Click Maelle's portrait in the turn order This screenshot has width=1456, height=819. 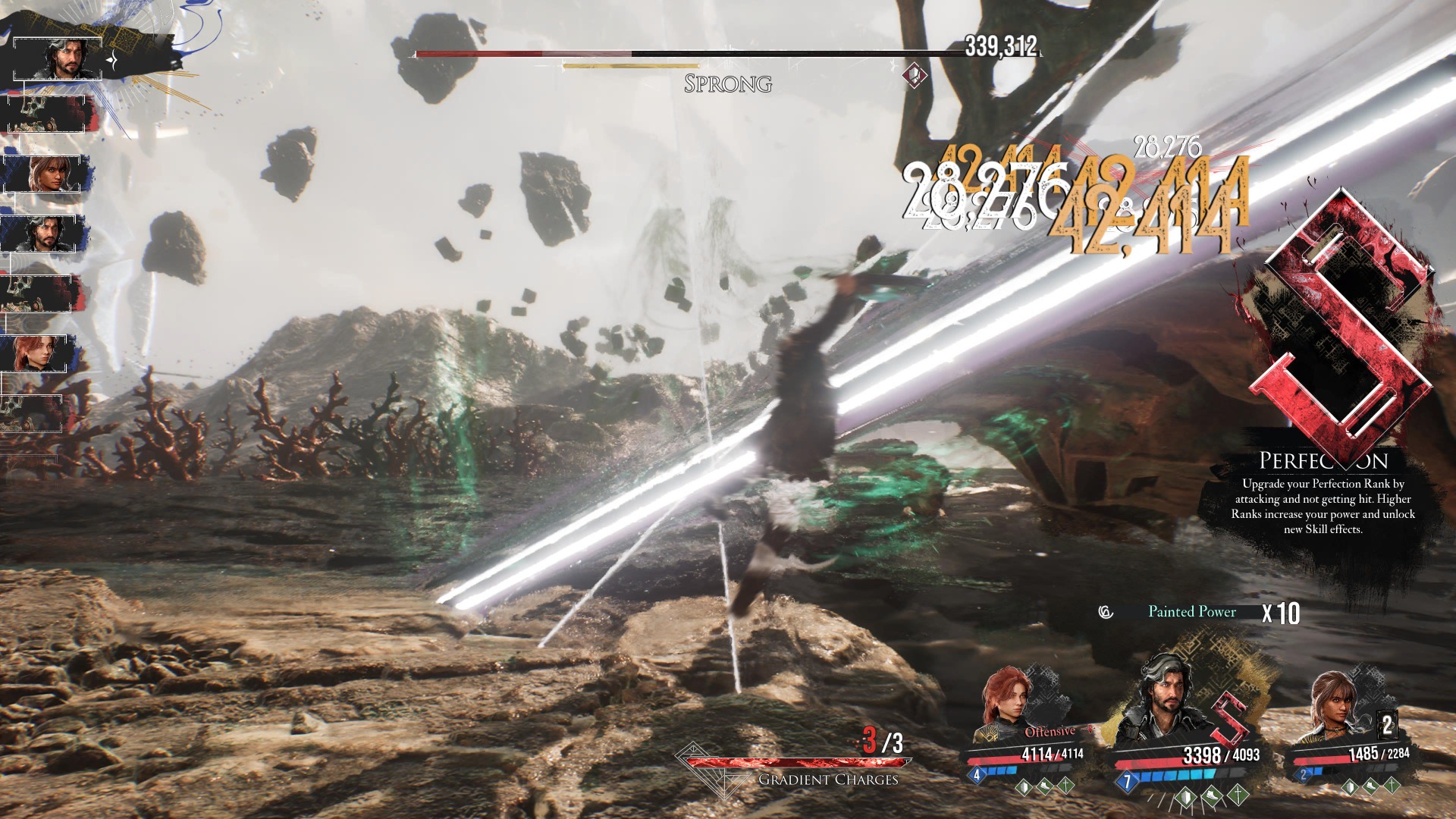(39, 353)
